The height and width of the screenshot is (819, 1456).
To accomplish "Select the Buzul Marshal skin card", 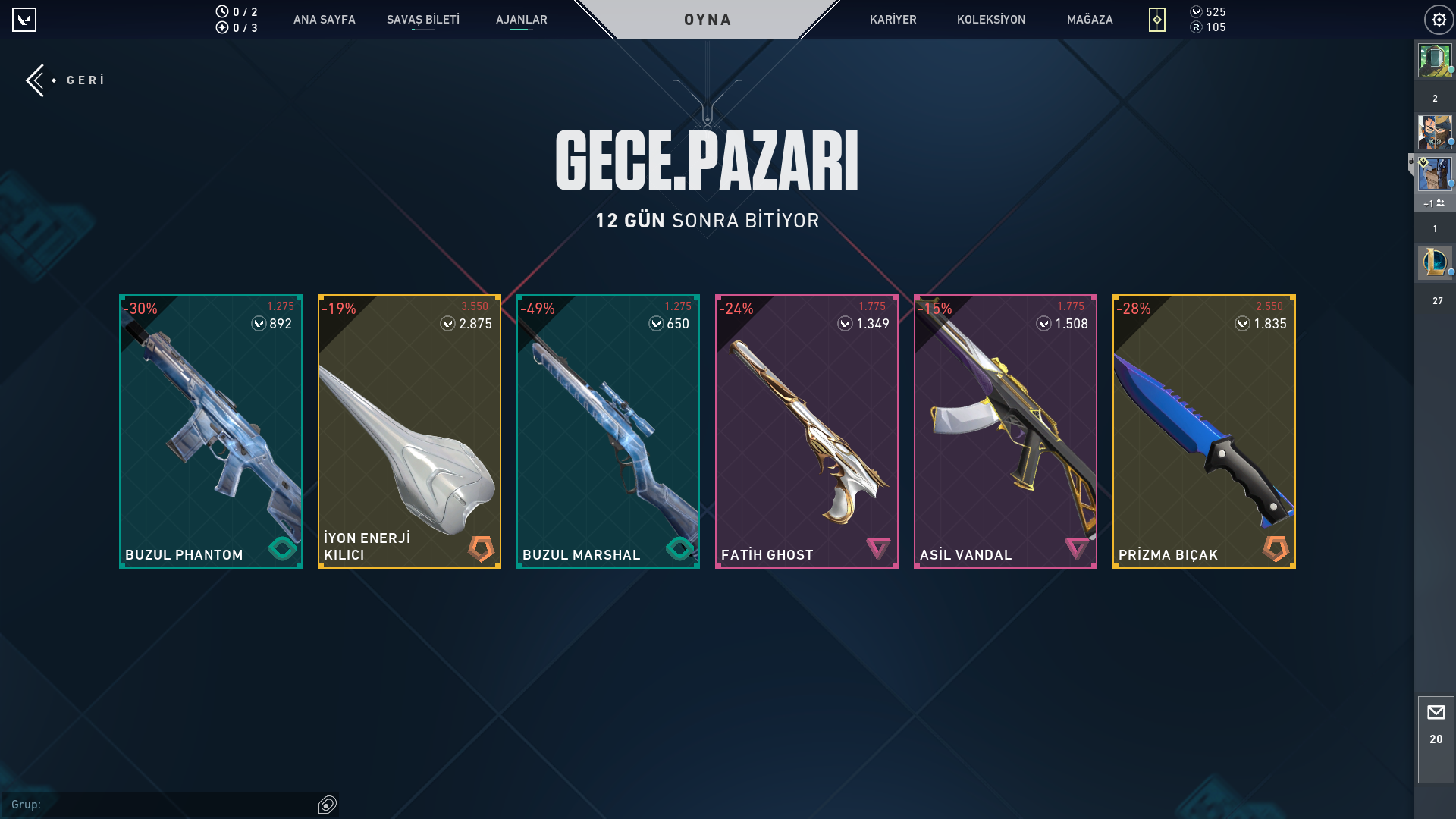I will pos(608,431).
